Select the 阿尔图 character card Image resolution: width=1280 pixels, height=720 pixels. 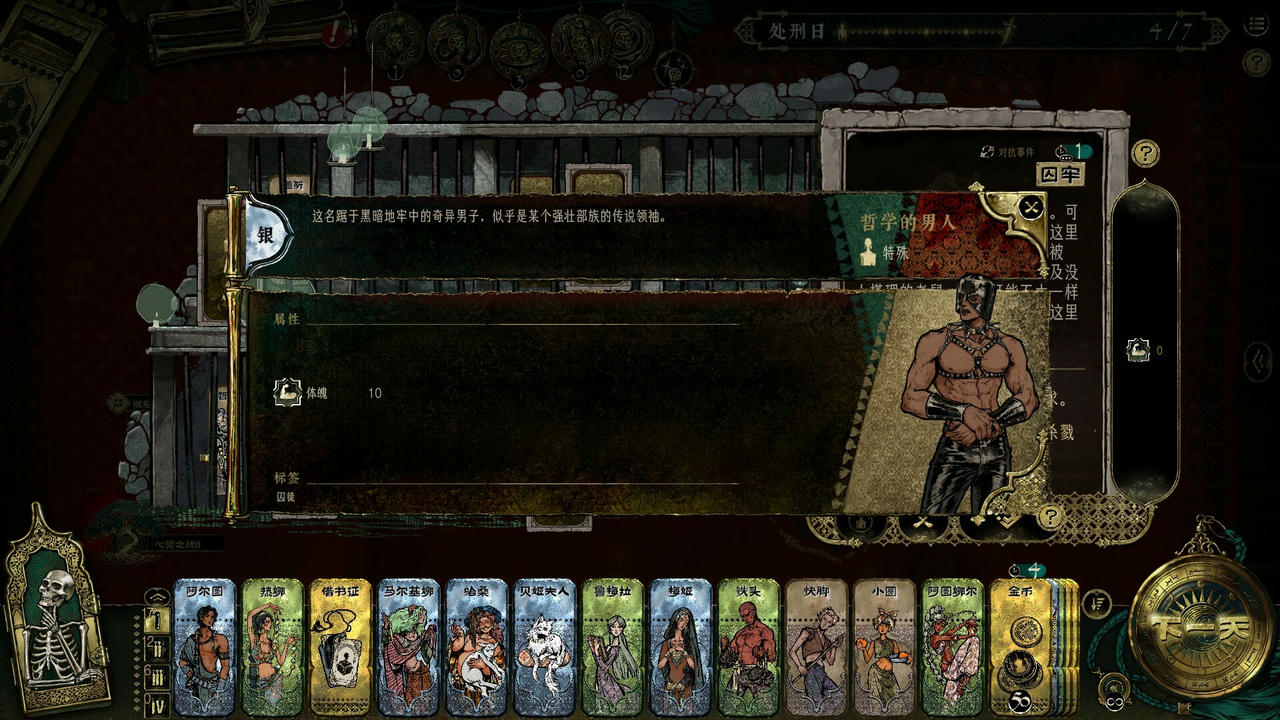tap(204, 647)
